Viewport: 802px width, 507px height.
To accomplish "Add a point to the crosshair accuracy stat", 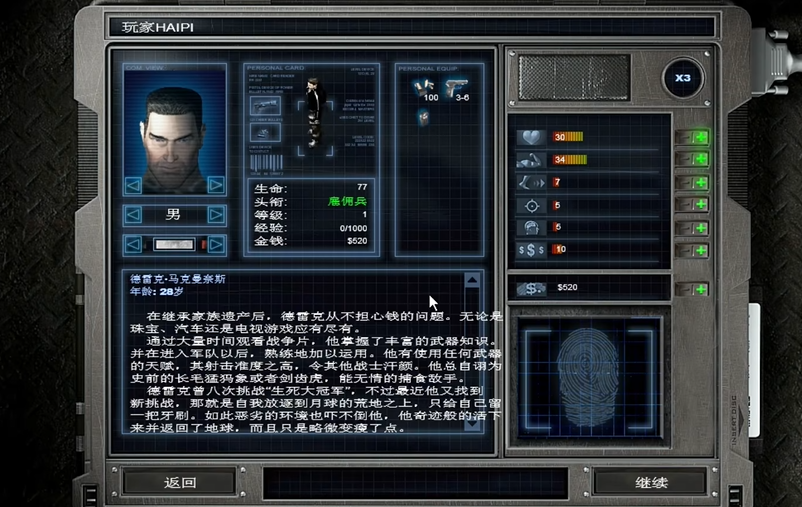I will (699, 205).
